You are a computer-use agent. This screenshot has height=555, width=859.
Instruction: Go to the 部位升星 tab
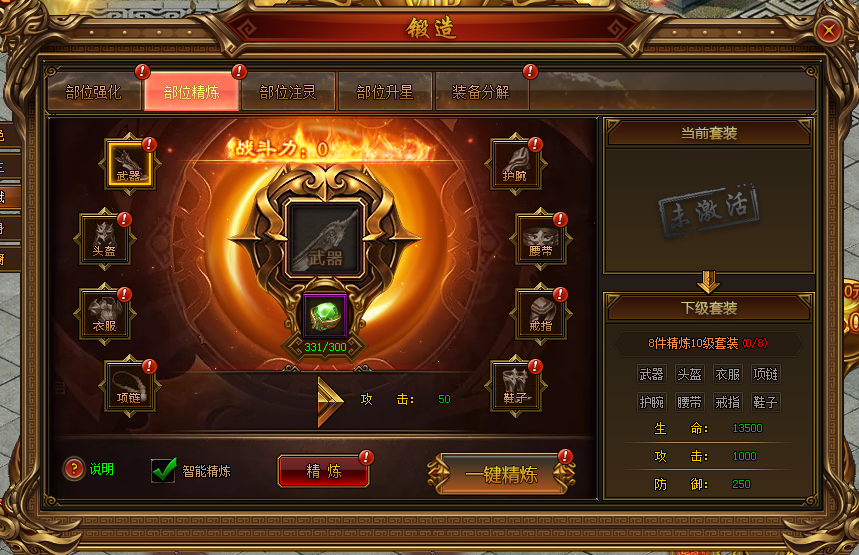tap(385, 92)
